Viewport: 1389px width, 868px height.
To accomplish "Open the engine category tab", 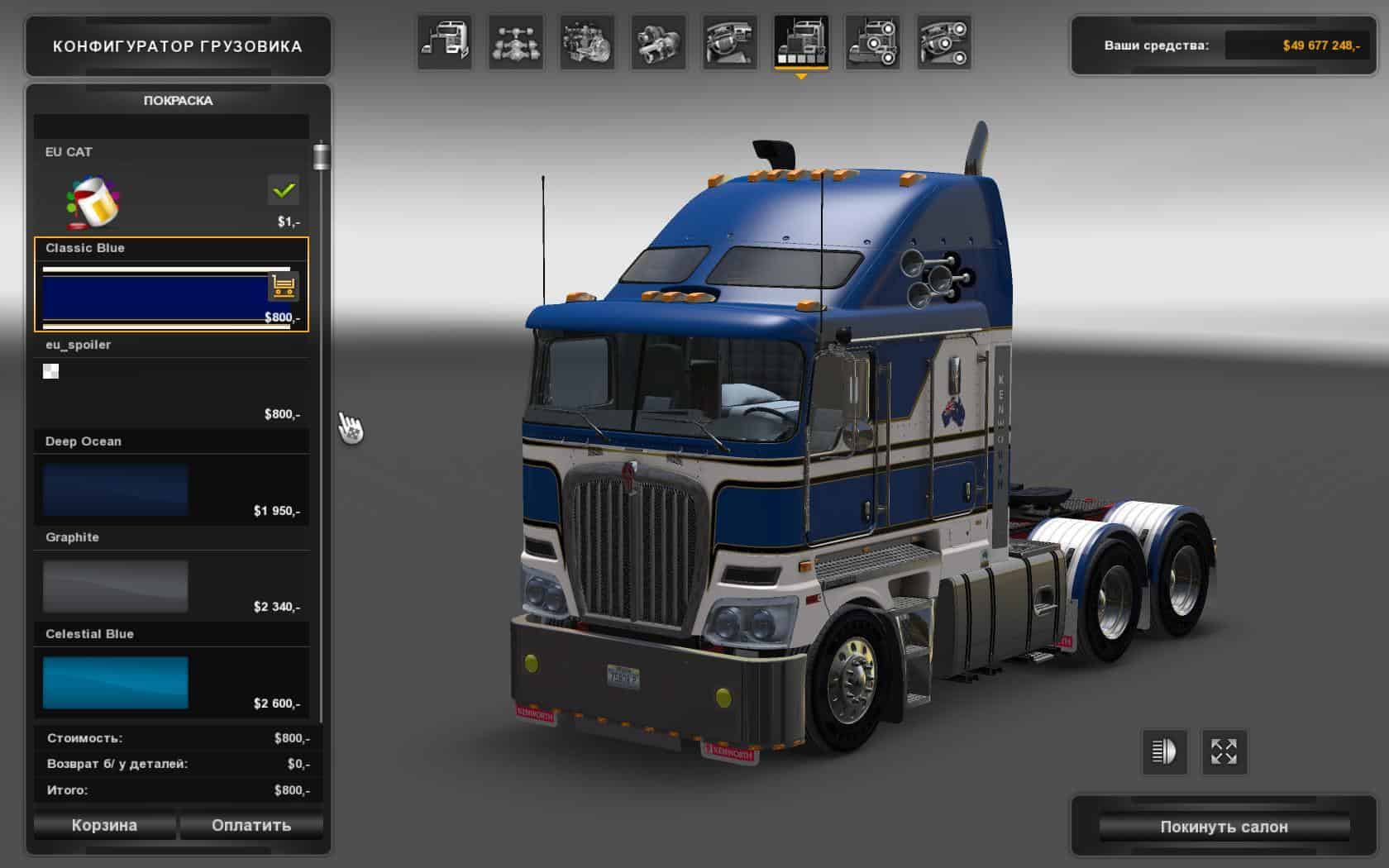I will click(x=587, y=42).
